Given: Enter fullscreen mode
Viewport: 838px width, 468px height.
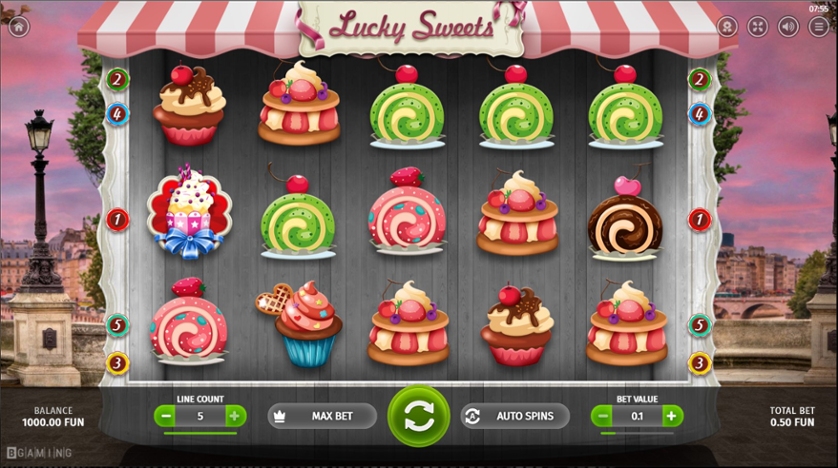Looking at the screenshot, I should [757, 27].
